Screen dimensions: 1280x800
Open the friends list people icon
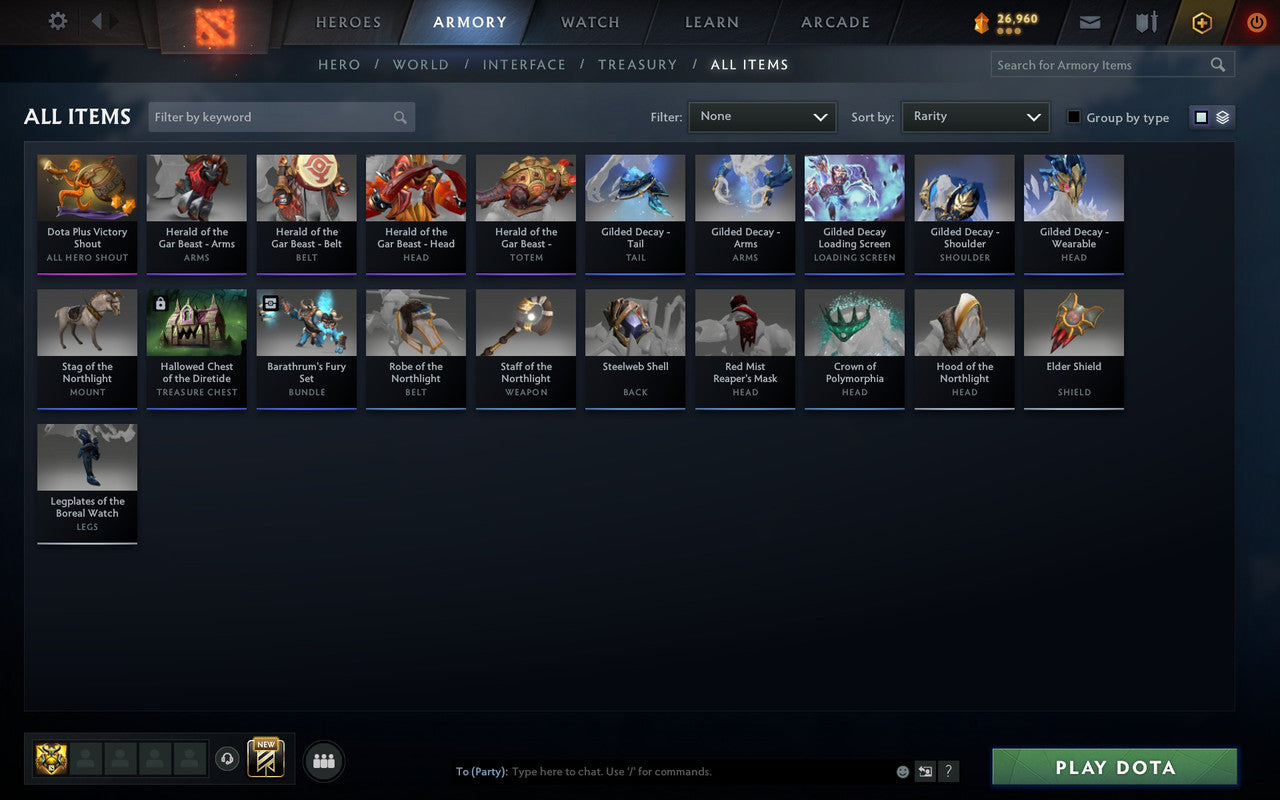[x=323, y=760]
